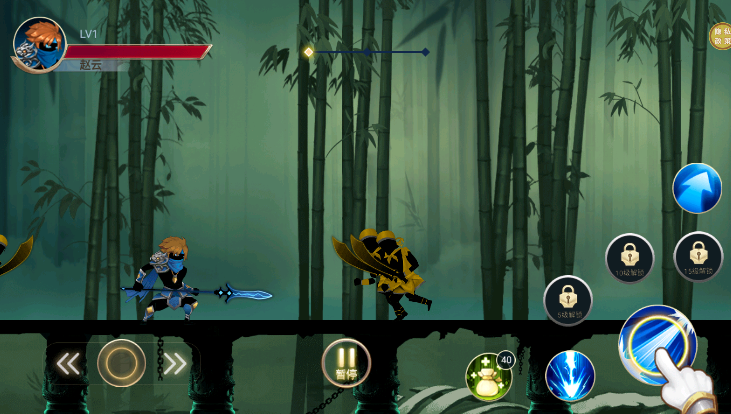Screen dimensions: 731x414
Task: Tap the locked skill unlocking at level 5
Action: 568,300
